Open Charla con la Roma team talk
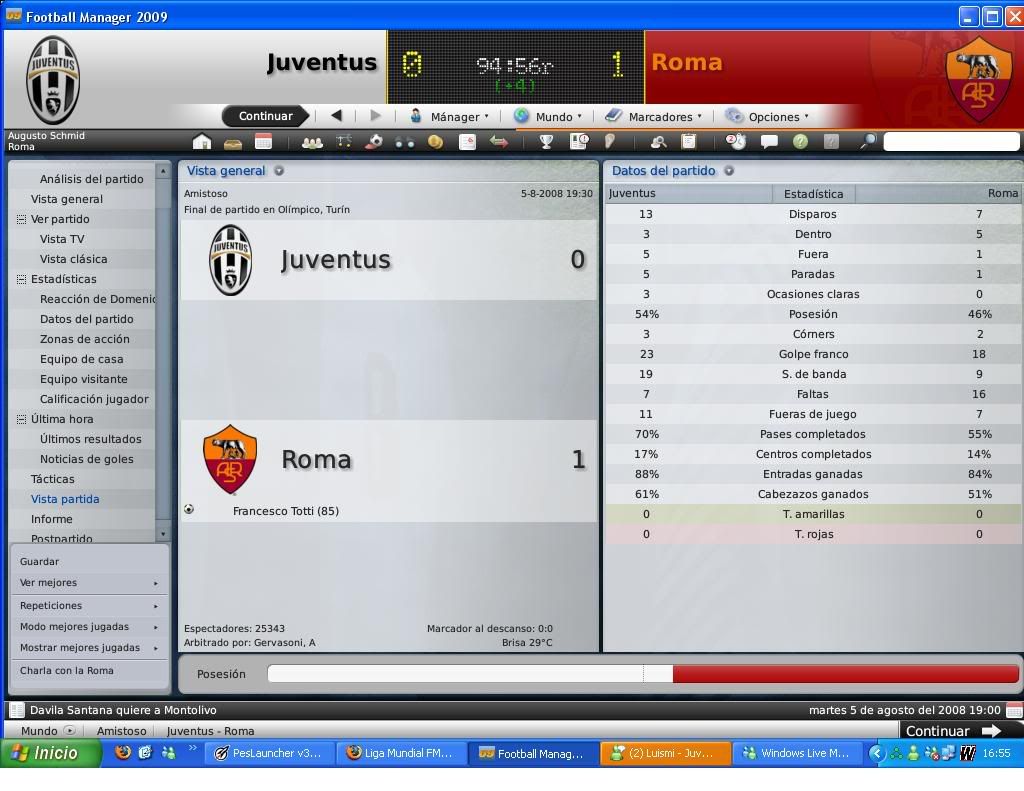This screenshot has height=791, width=1024. pos(67,670)
